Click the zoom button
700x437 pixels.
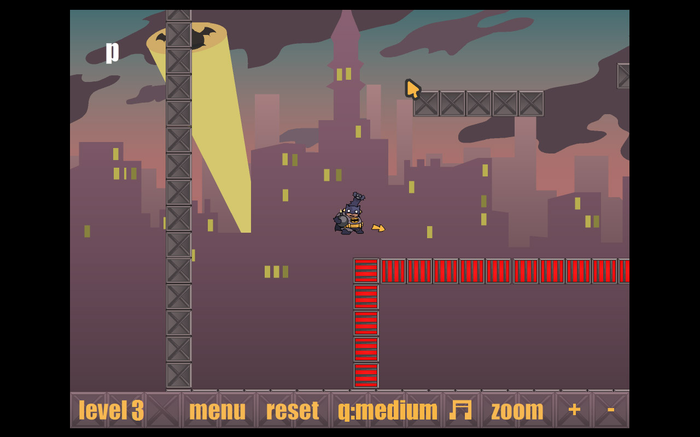[517, 410]
